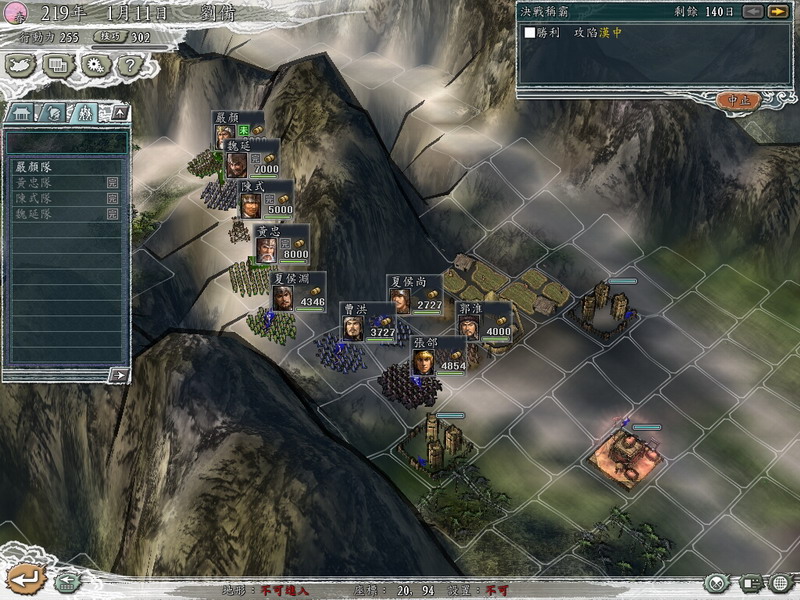Open settings with the gear icon
The image size is (800, 600).
coord(95,66)
